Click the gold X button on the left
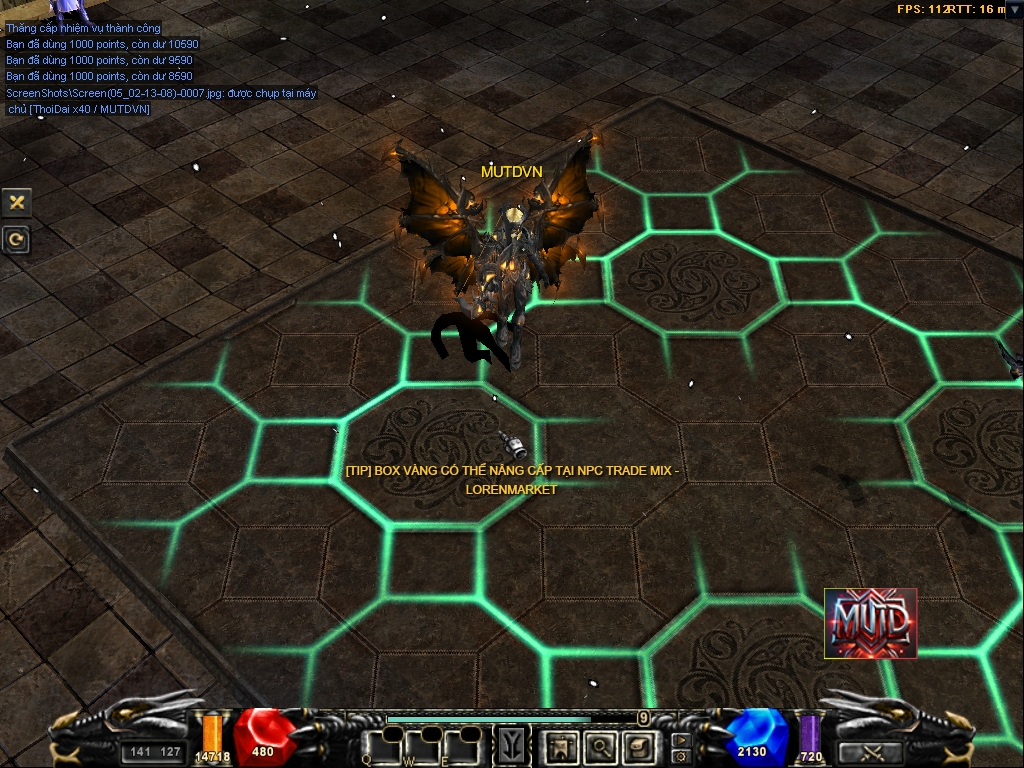Viewport: 1024px width, 768px height. 17,202
